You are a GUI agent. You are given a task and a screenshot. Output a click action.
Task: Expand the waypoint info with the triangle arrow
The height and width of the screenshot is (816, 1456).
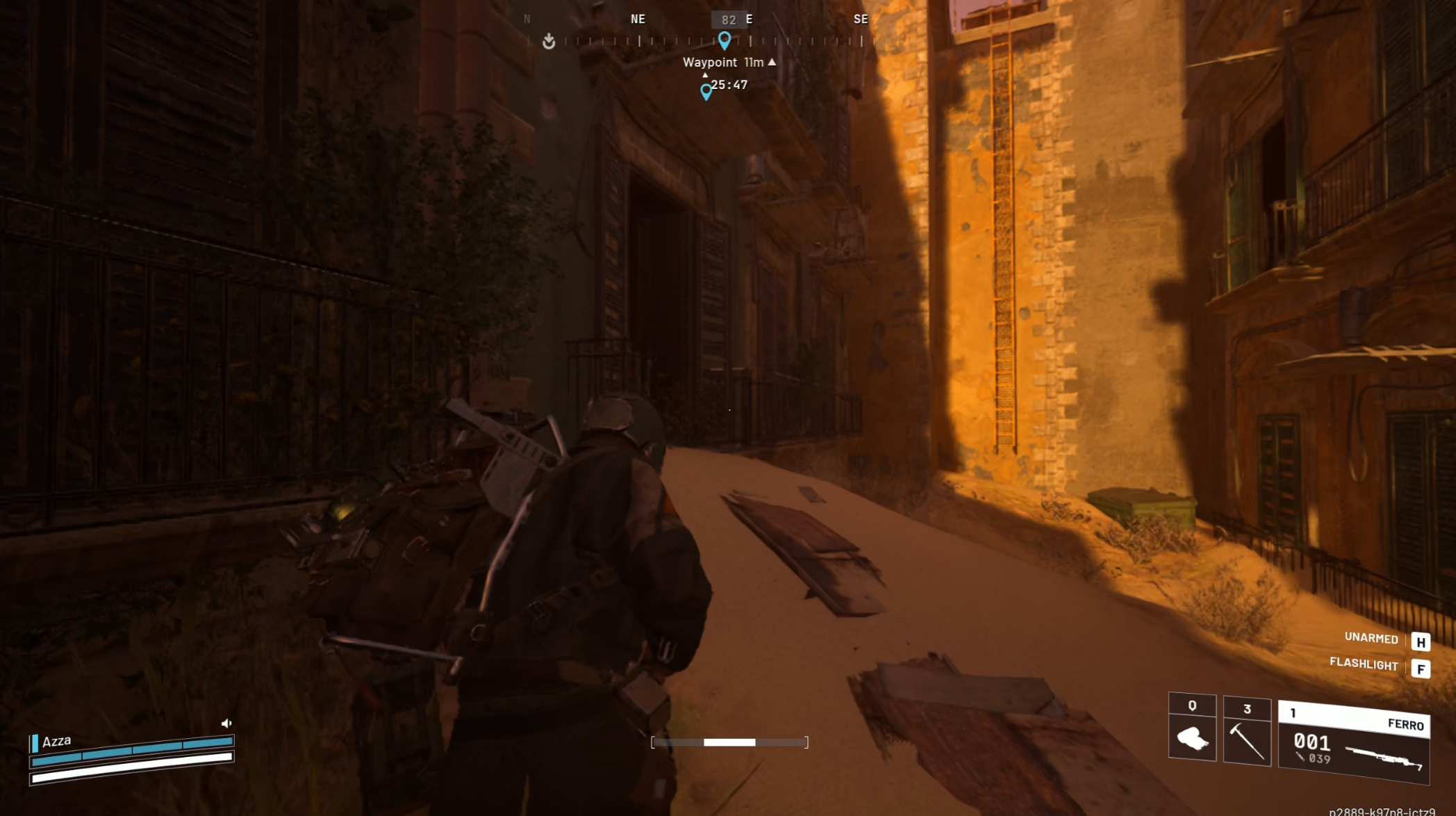[x=772, y=62]
